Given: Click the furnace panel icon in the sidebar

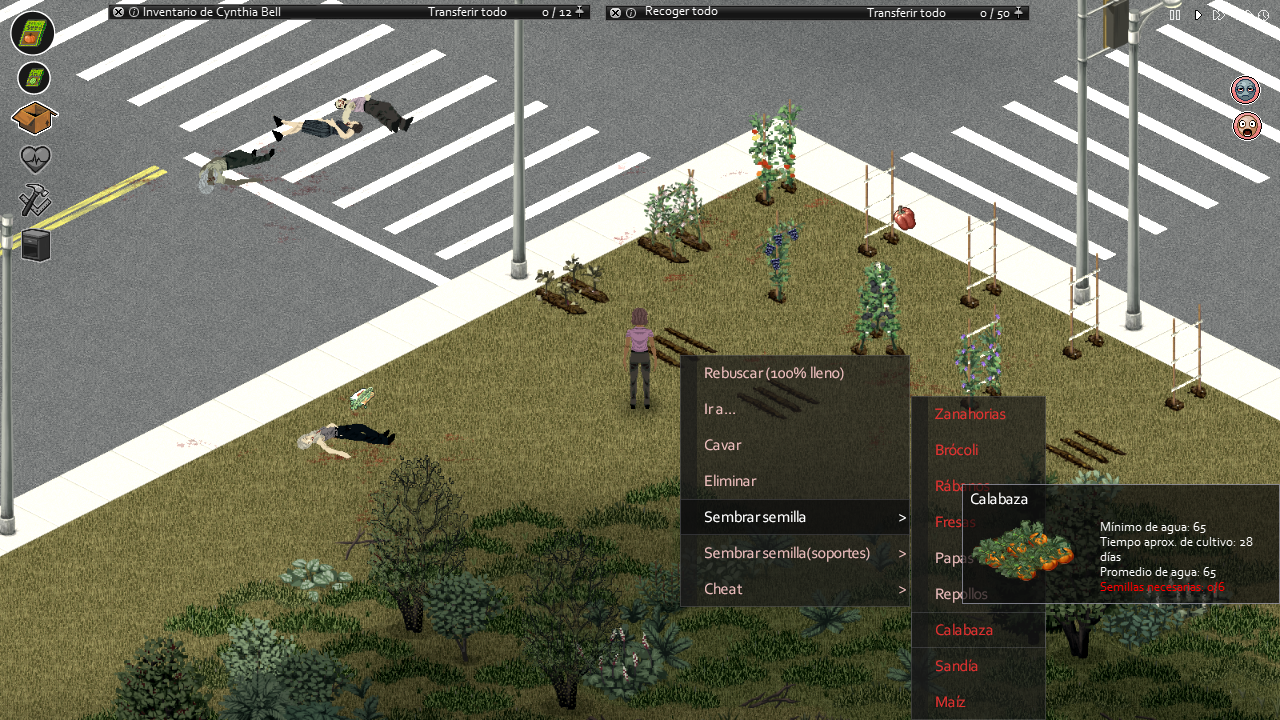Looking at the screenshot, I should coord(33,244).
